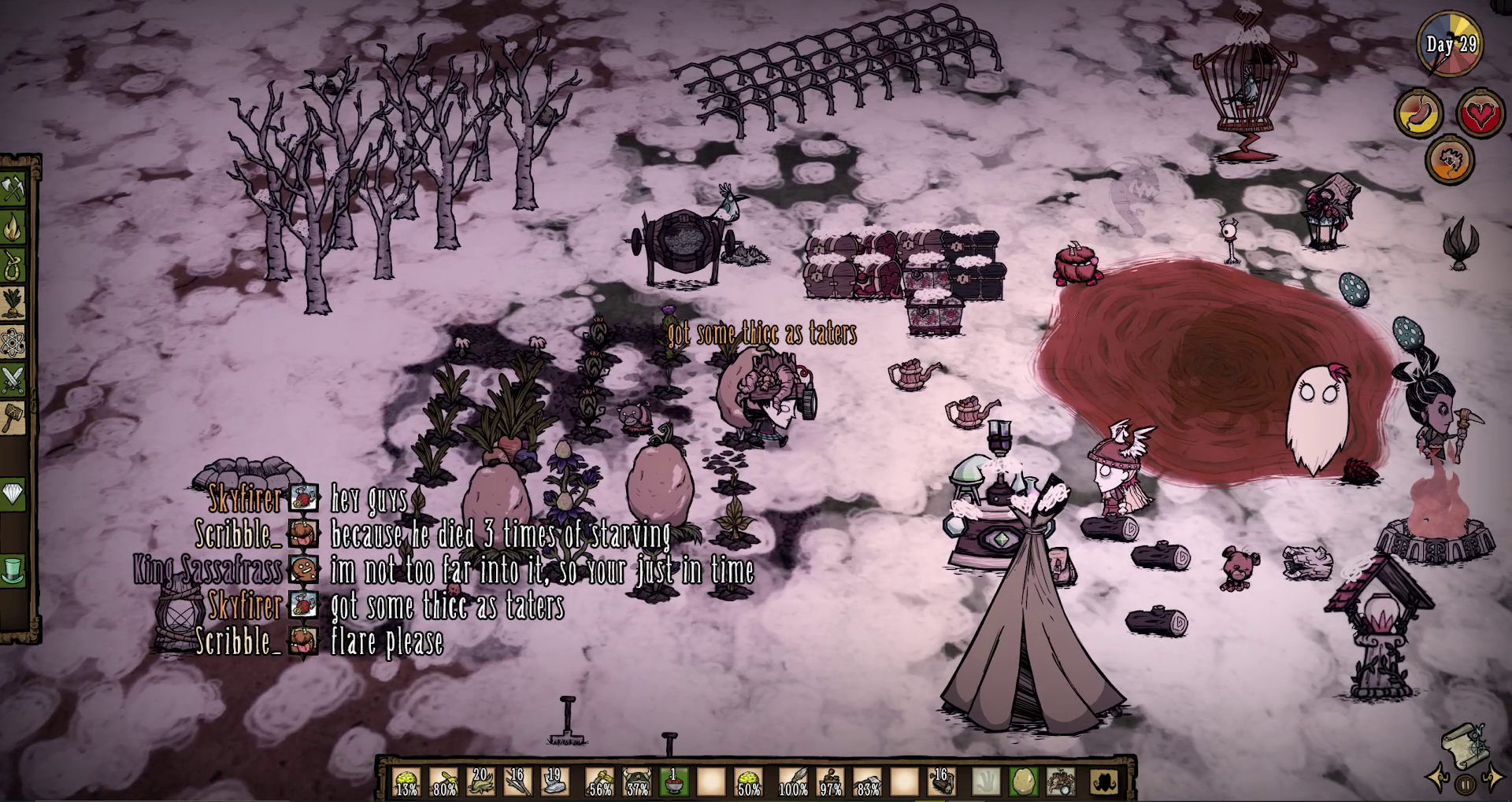This screenshot has height=802, width=1512.
Task: Open the Fight crossed-swords tab
Action: 14,380
